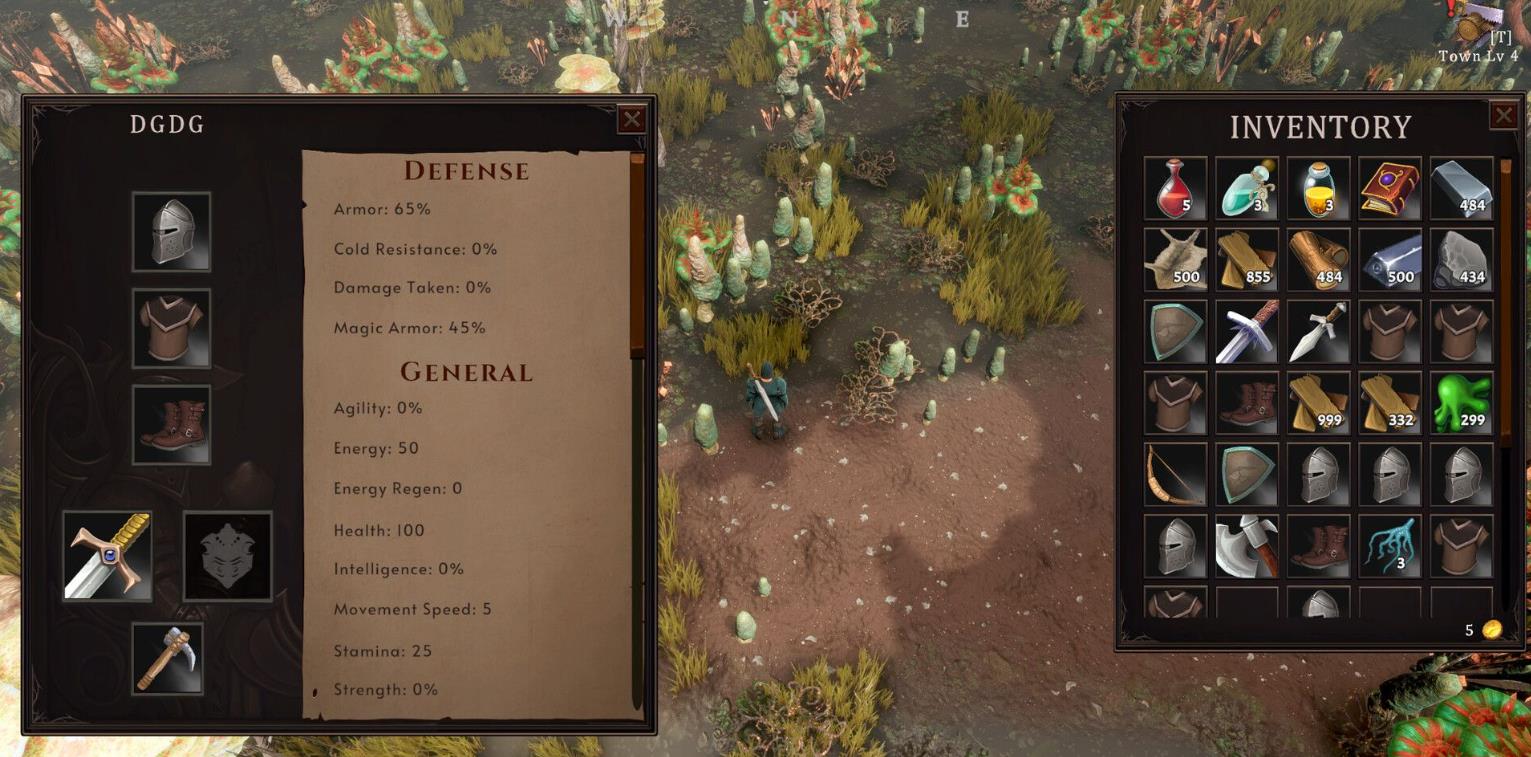1531x757 pixels.
Task: Select the dagger in the inventory
Action: click(x=1318, y=330)
